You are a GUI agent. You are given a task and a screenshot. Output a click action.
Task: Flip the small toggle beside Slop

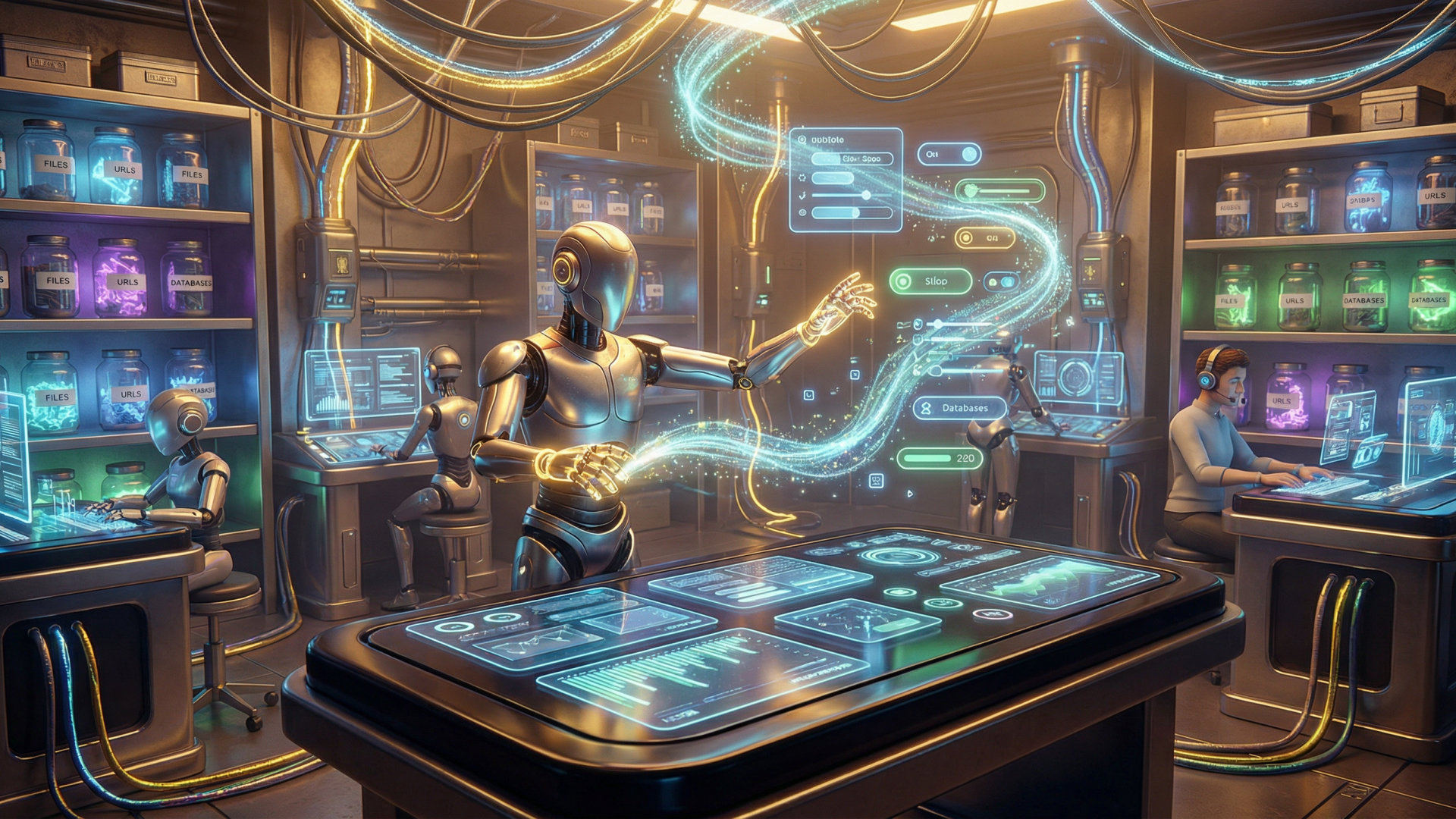click(1000, 282)
